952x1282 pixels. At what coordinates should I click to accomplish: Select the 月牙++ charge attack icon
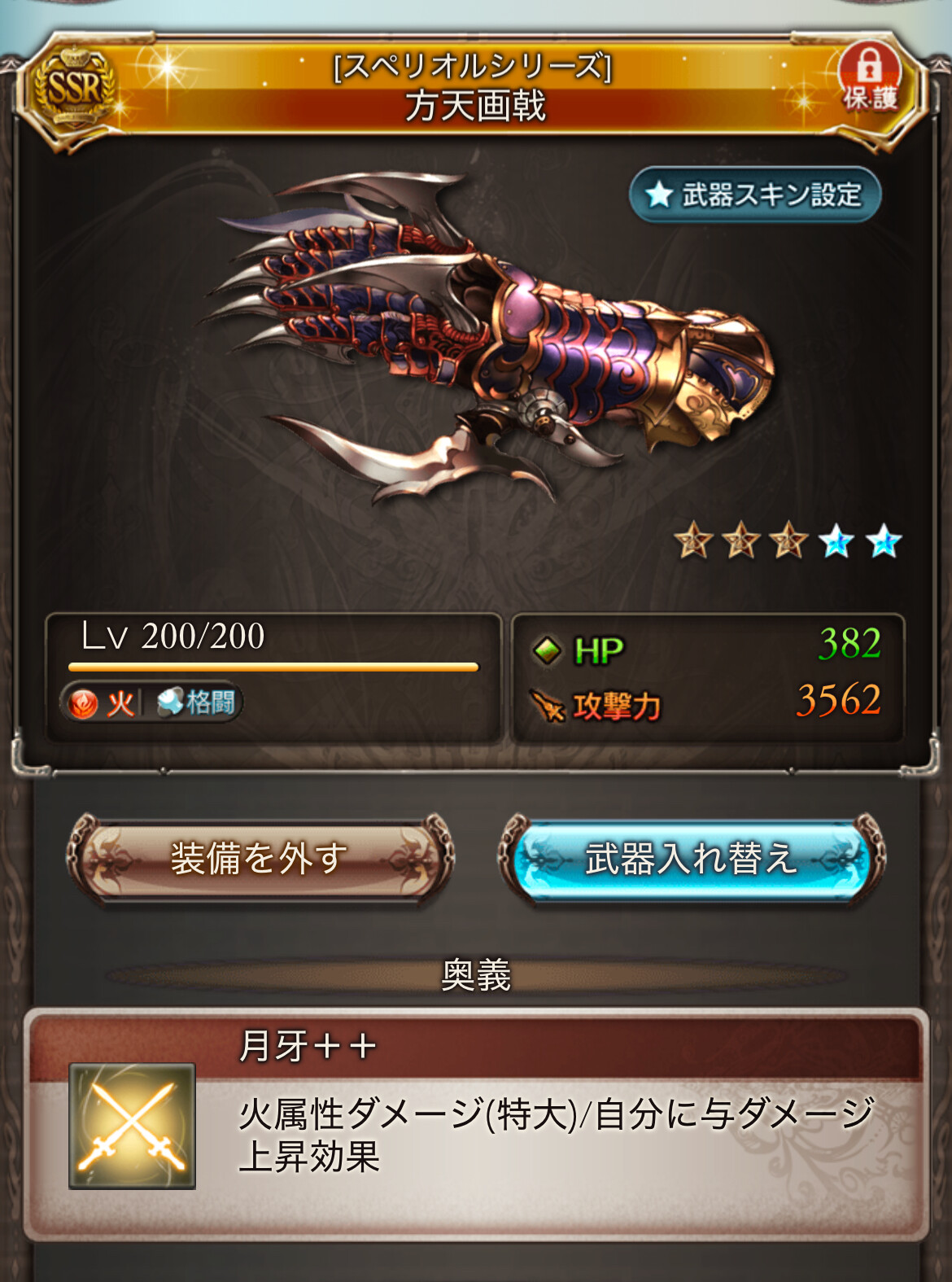coord(132,1126)
